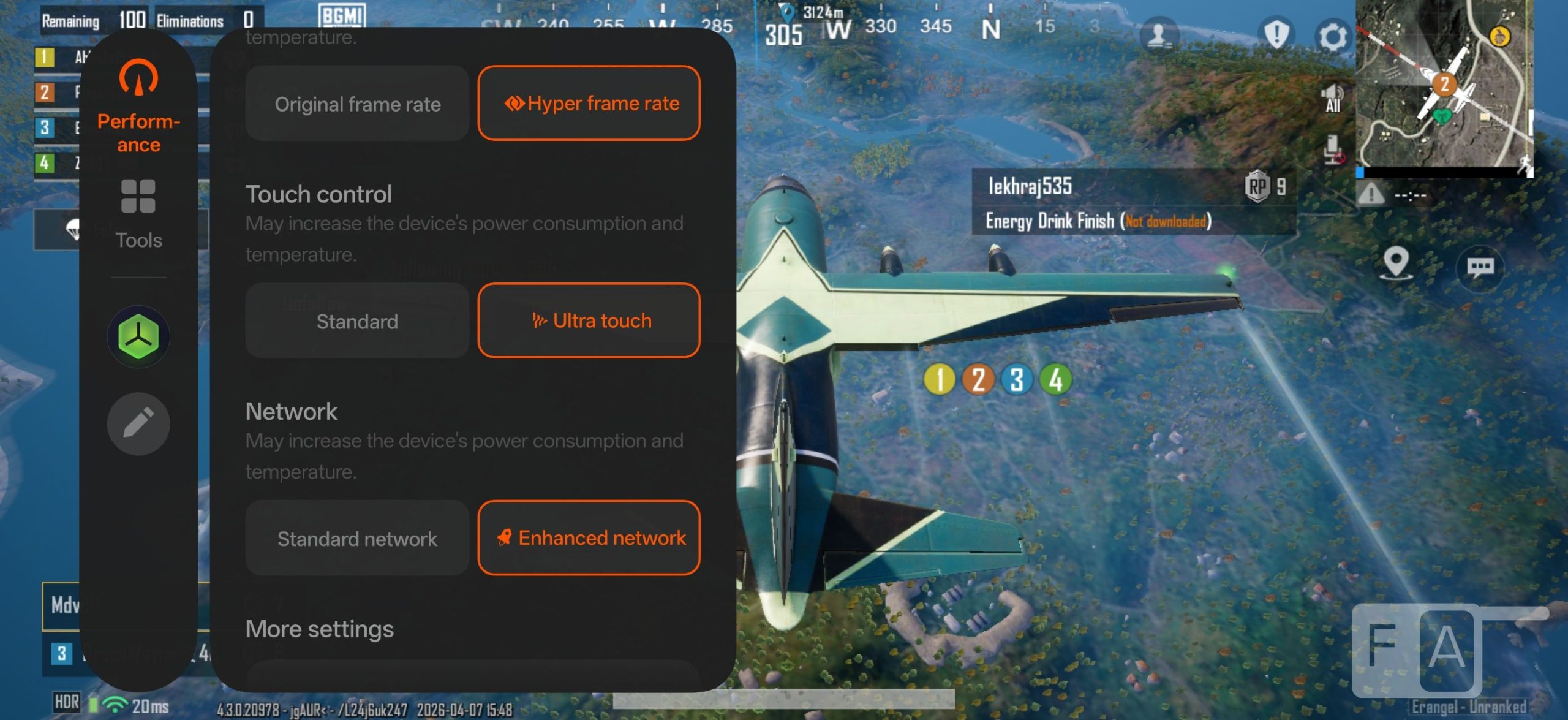Select Original frame rate option
The width and height of the screenshot is (1568, 720).
tap(357, 104)
